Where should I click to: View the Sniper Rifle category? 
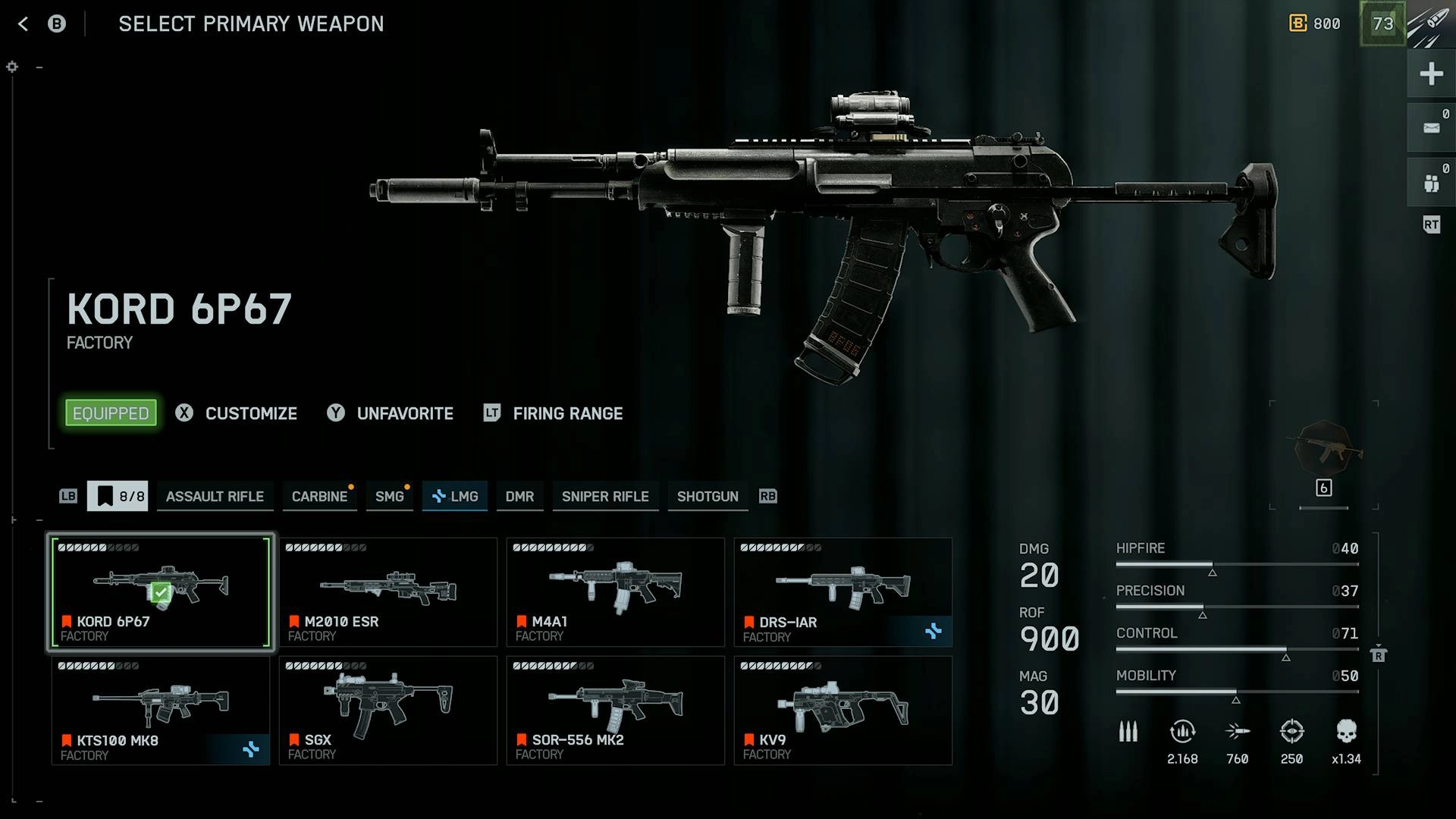click(x=605, y=497)
